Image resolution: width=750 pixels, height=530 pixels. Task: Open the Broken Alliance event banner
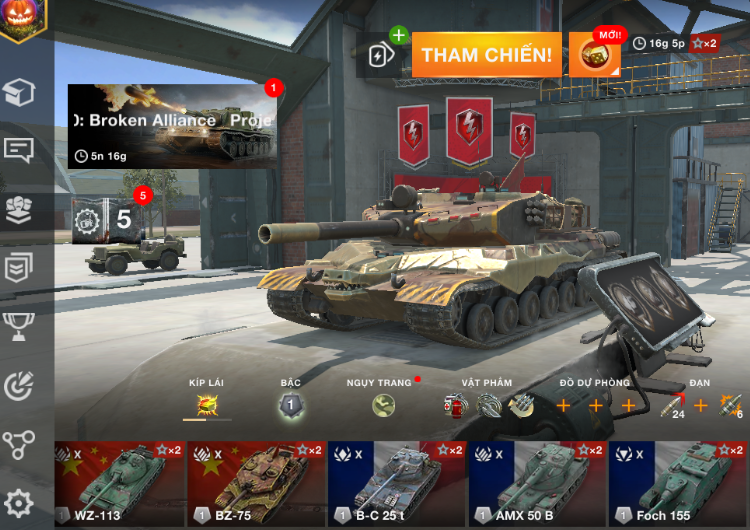pyautogui.click(x=171, y=126)
